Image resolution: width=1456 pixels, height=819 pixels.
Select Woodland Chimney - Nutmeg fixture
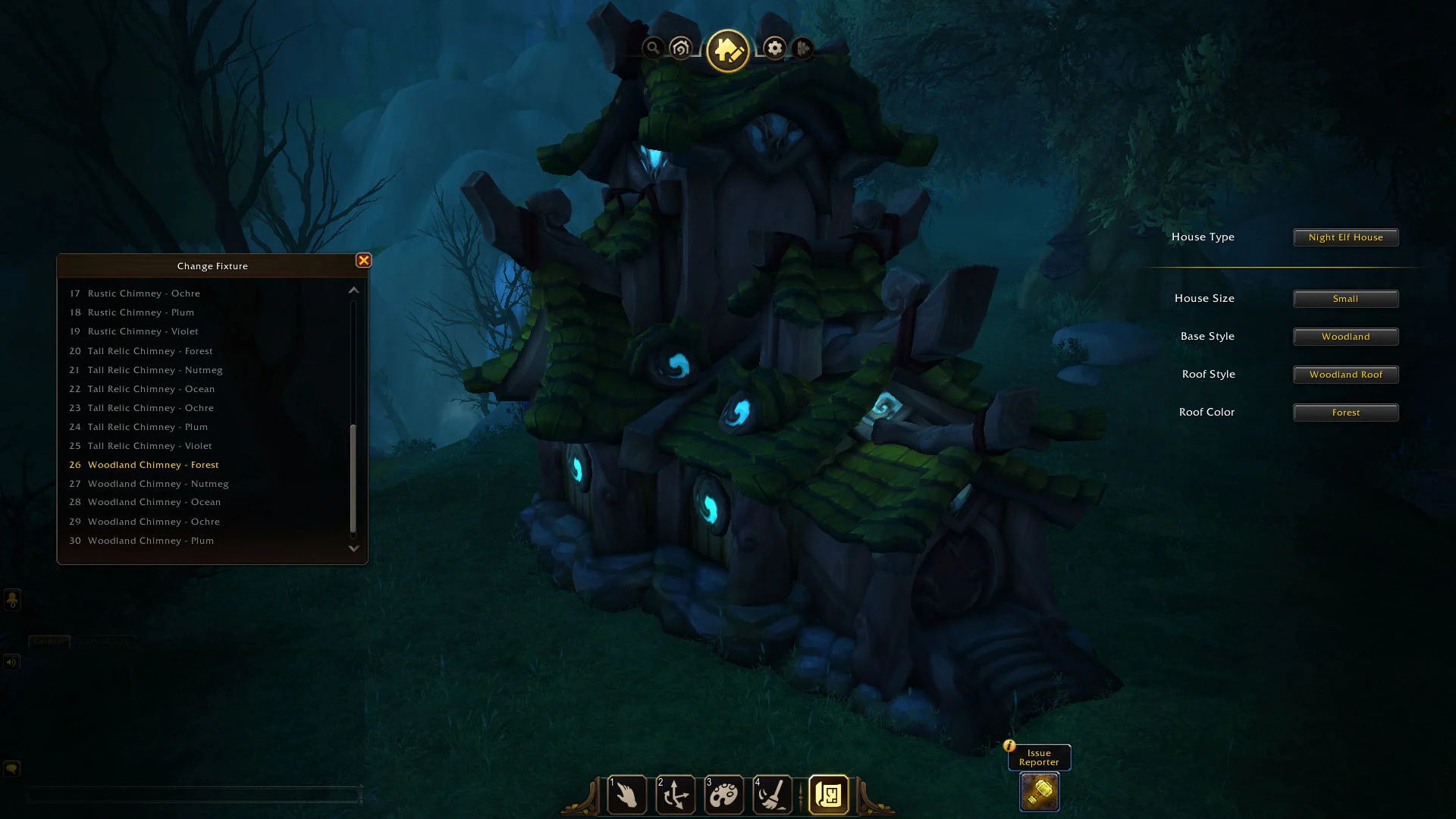click(158, 484)
